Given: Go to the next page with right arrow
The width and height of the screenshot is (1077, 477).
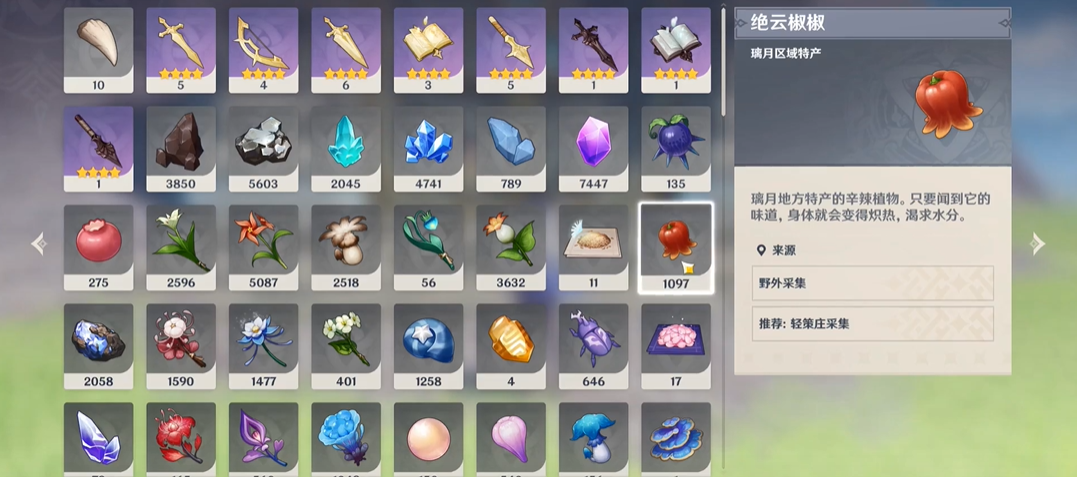Looking at the screenshot, I should (x=1038, y=243).
